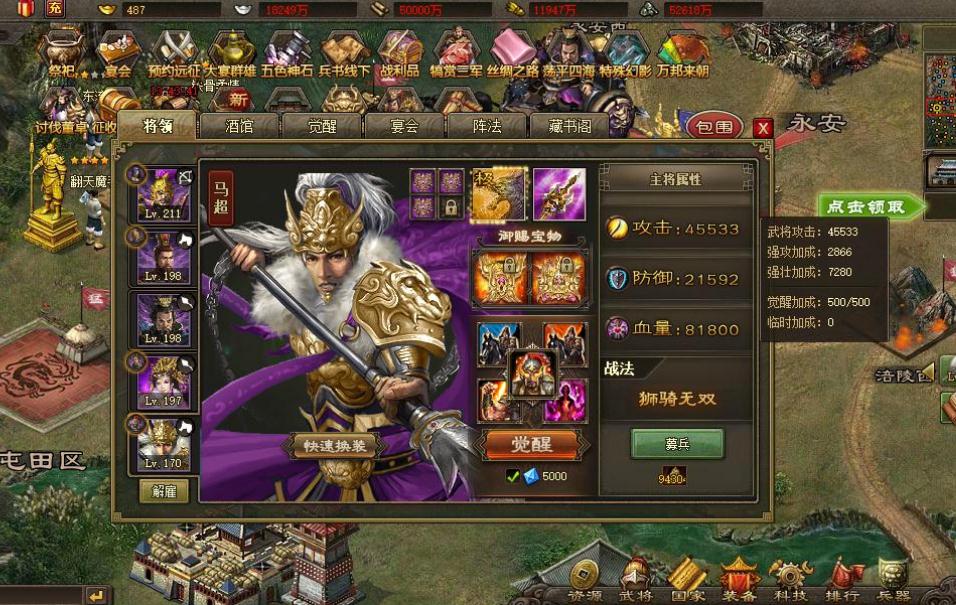Click the 快速换装 quick equip button
Image resolution: width=956 pixels, height=605 pixels.
tap(334, 446)
